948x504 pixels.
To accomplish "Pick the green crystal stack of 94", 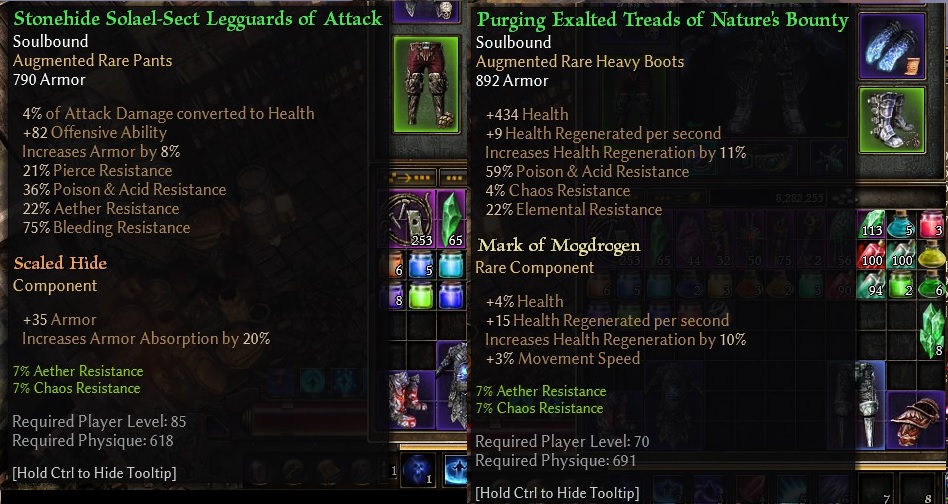I will coord(873,283).
